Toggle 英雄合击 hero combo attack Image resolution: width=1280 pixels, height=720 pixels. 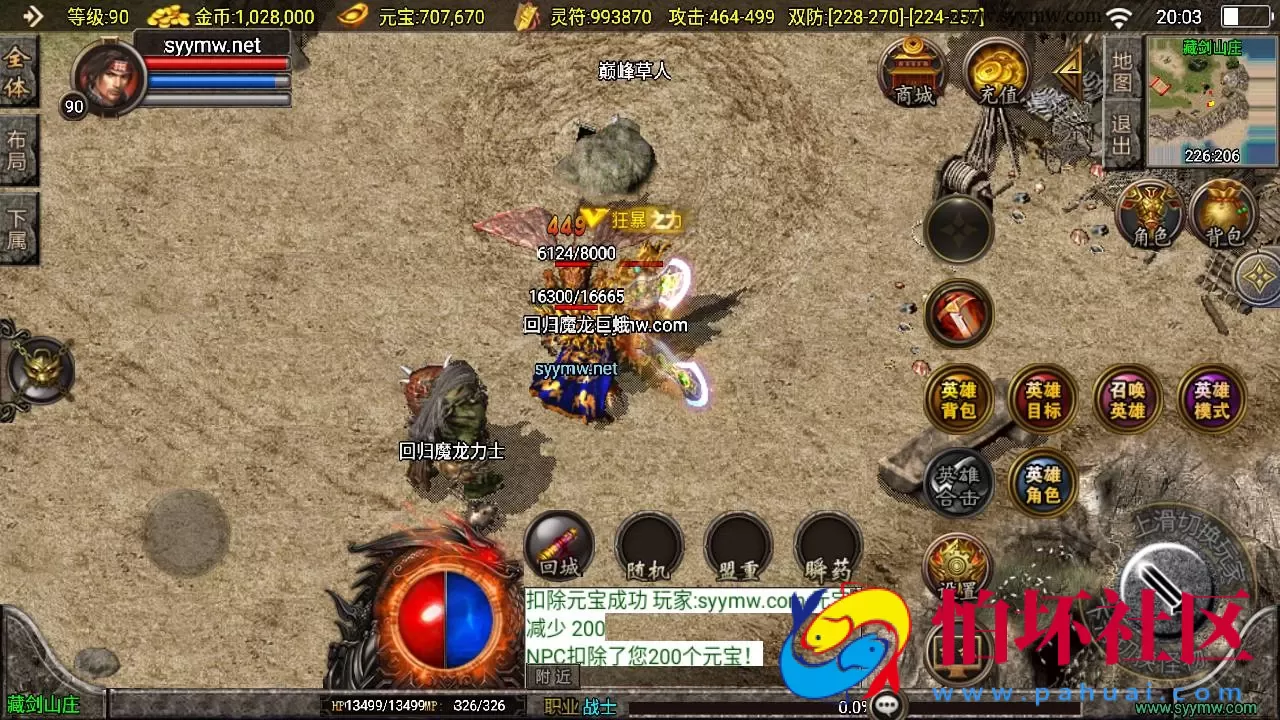click(x=958, y=483)
